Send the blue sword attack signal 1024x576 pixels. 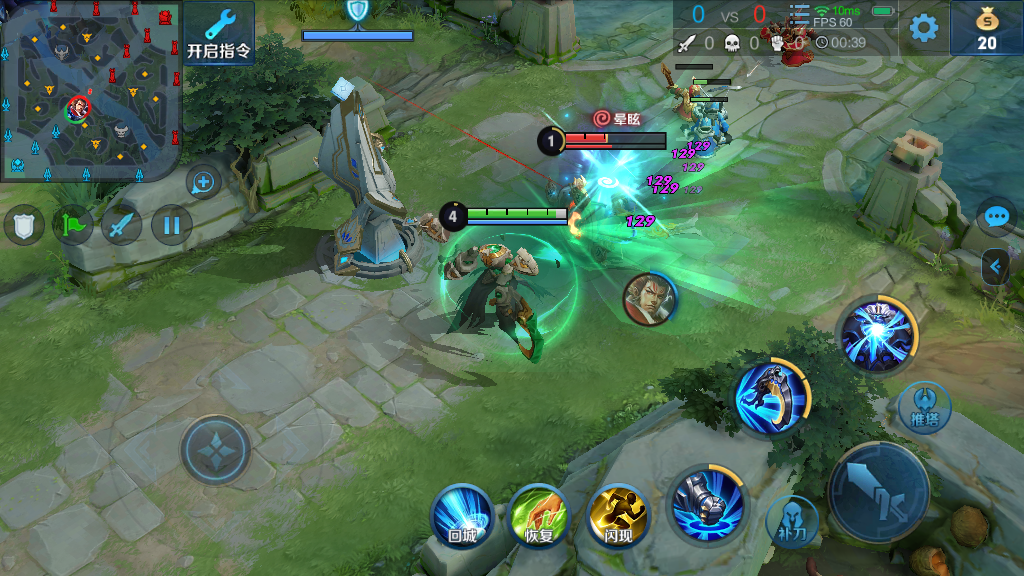tap(122, 225)
